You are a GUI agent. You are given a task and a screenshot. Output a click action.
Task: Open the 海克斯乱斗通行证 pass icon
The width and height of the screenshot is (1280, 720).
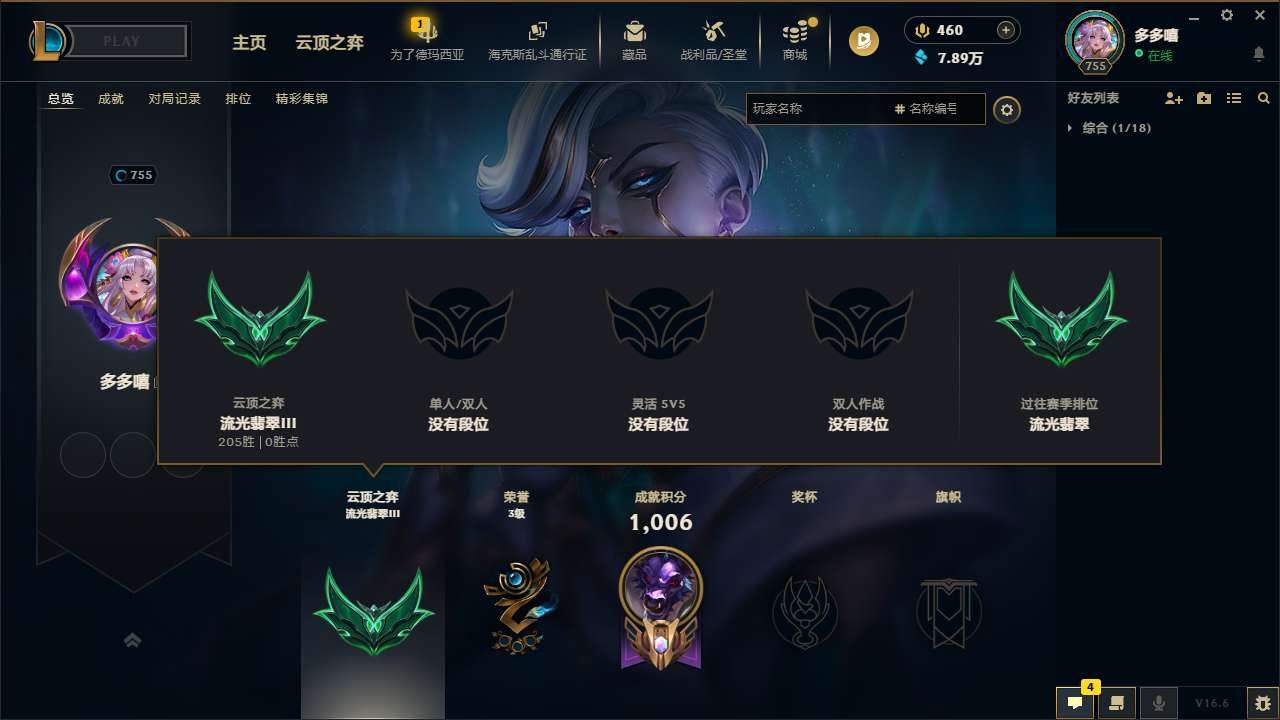(x=538, y=40)
